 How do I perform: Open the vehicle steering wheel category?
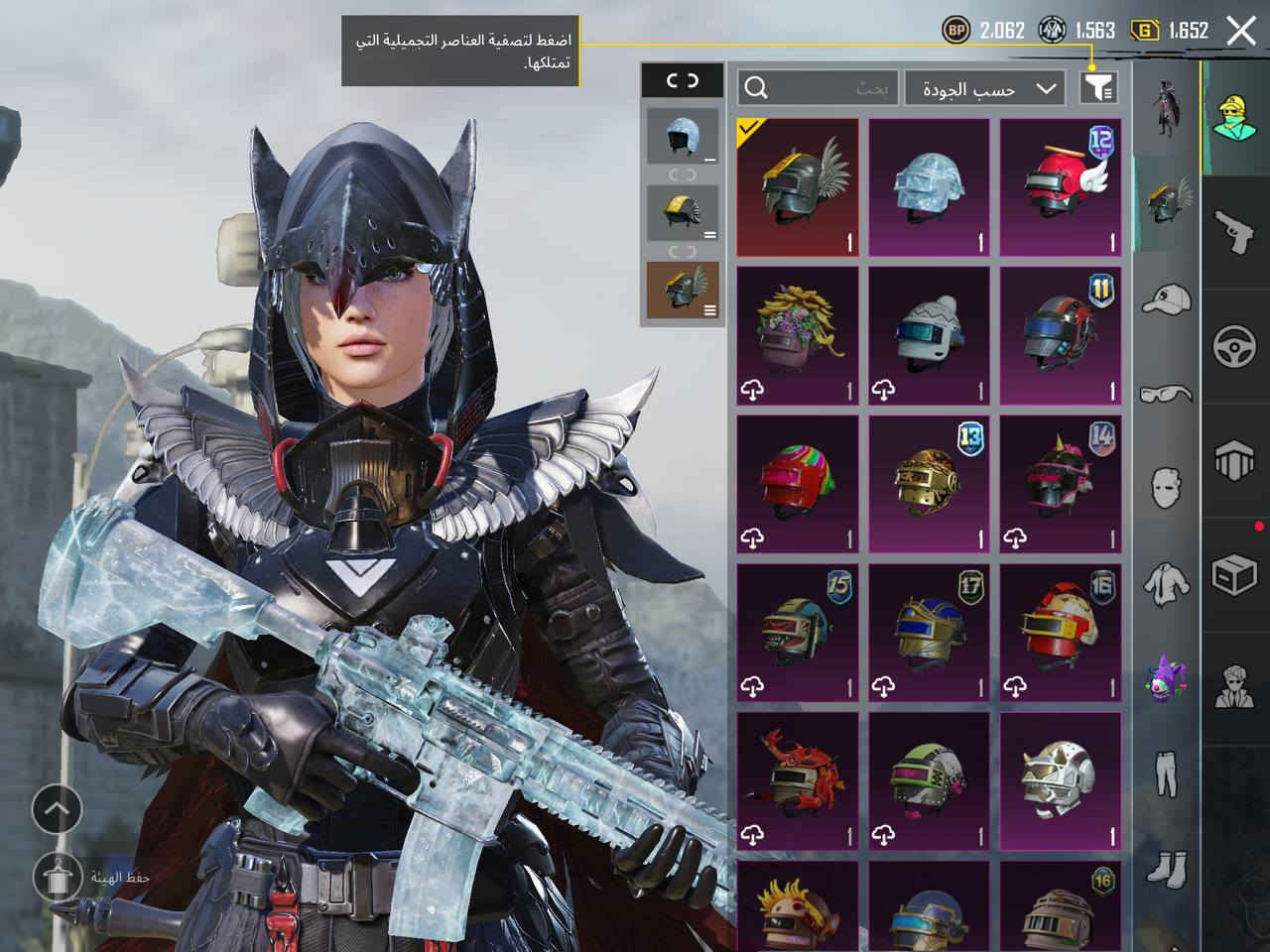click(1235, 346)
